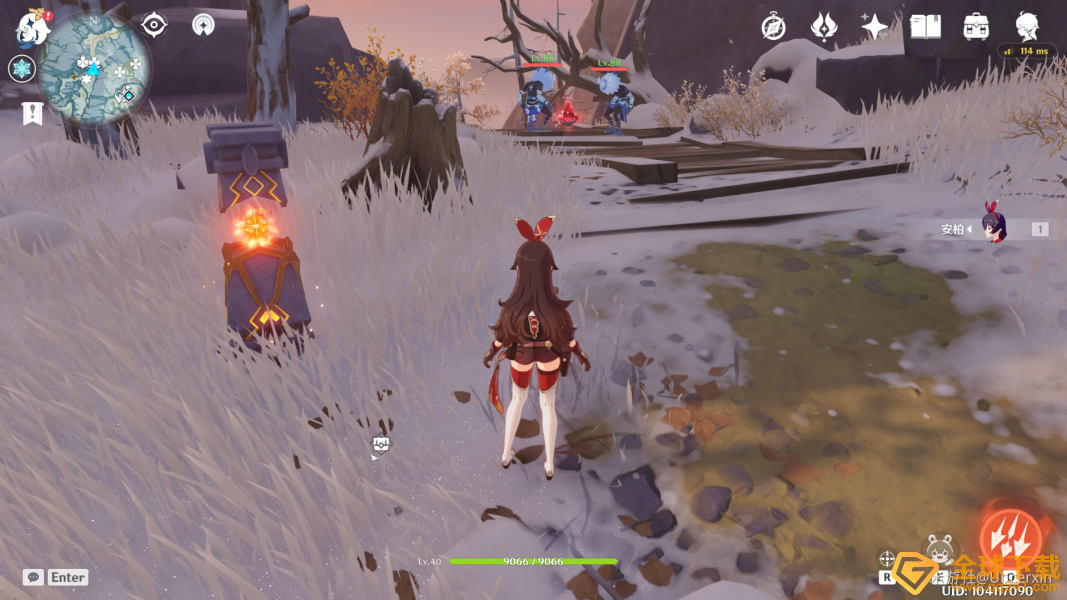Open the snowflake Sheer Cold icon beside minimap

coord(22,69)
